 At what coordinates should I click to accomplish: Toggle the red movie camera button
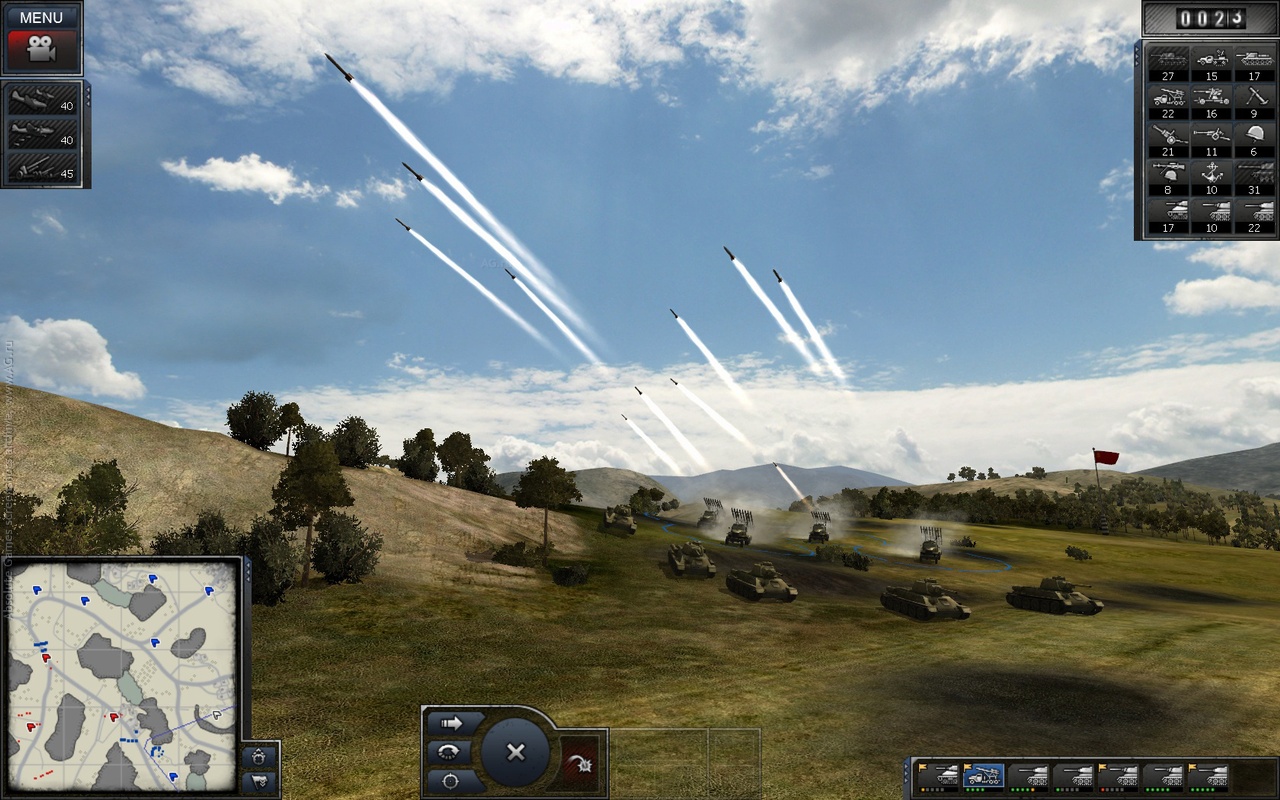(41, 48)
